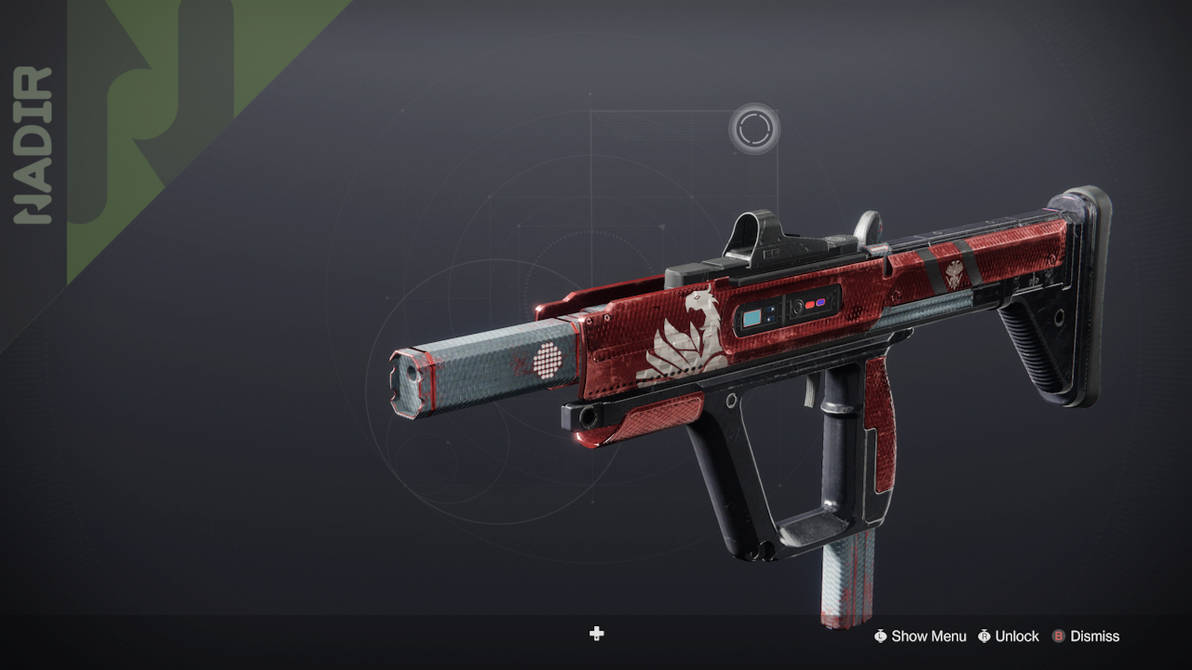Screen dimensions: 1192x670
Task: Show the weapon details menu
Action: 920,636
